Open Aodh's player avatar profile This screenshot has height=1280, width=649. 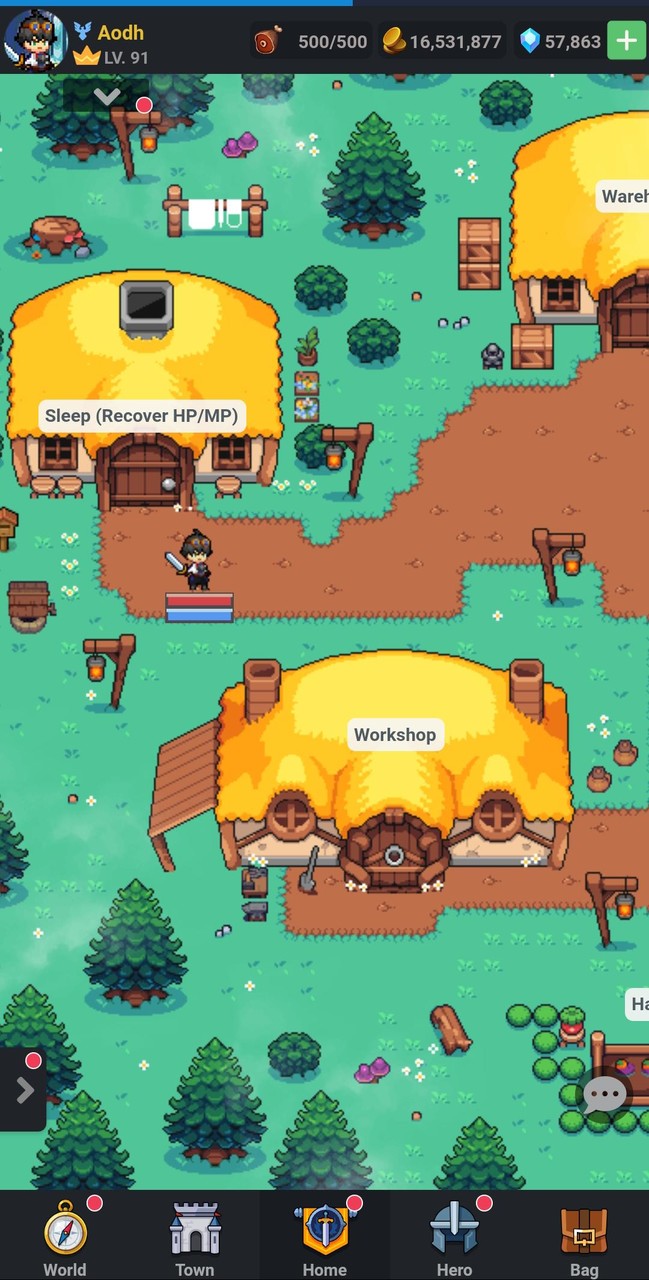34,40
